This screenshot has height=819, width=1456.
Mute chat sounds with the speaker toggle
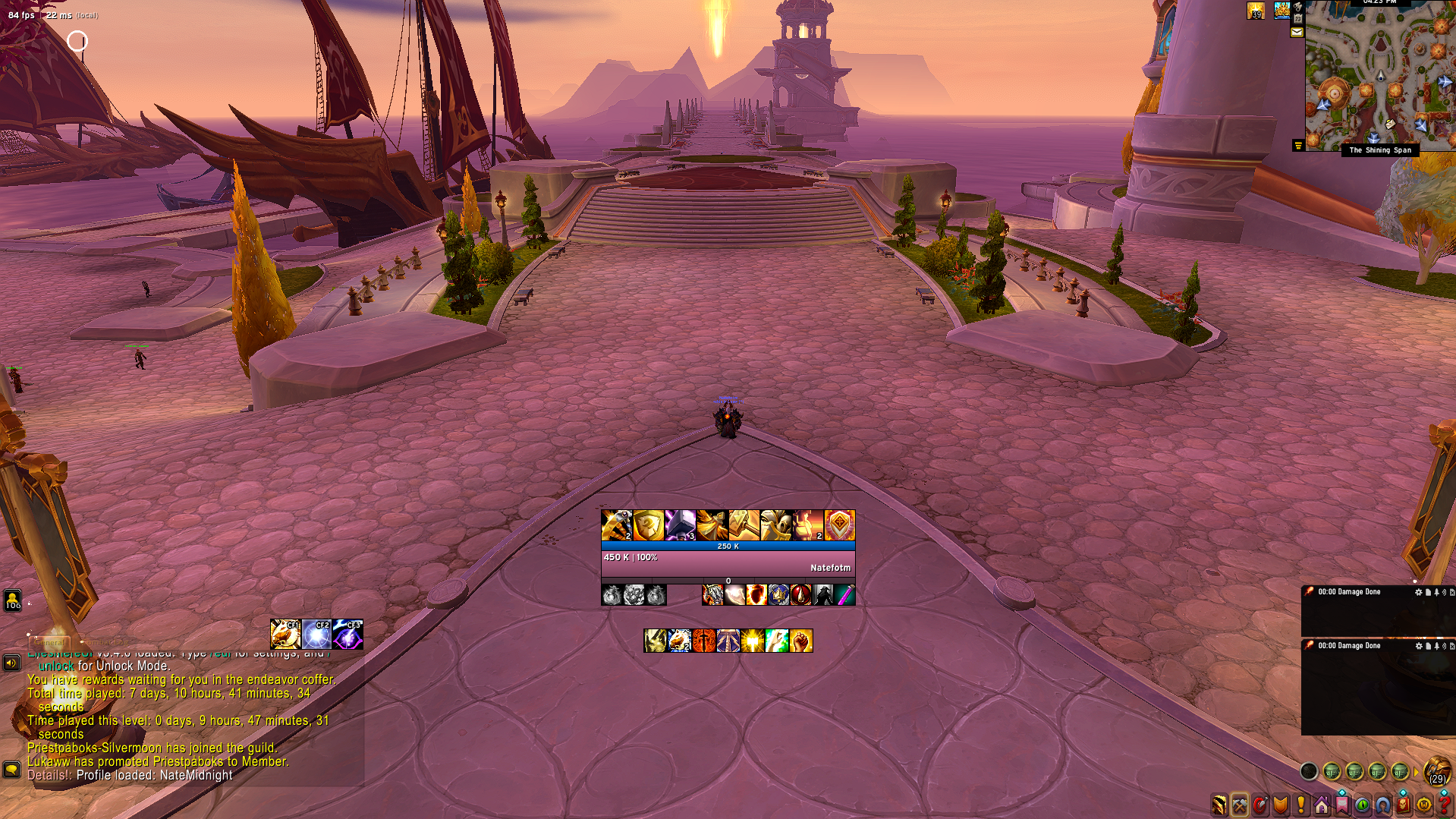coord(11,664)
